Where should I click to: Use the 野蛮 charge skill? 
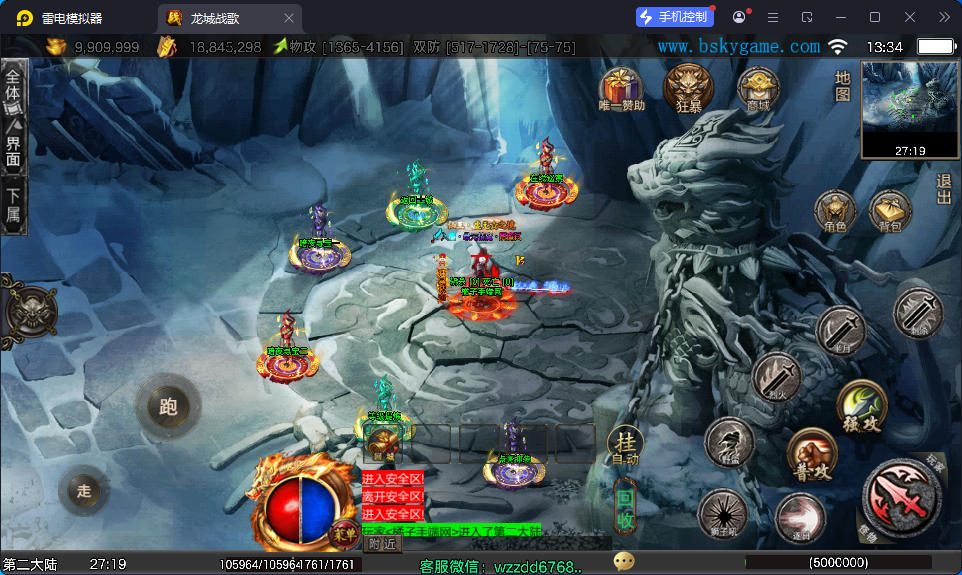coord(729,441)
